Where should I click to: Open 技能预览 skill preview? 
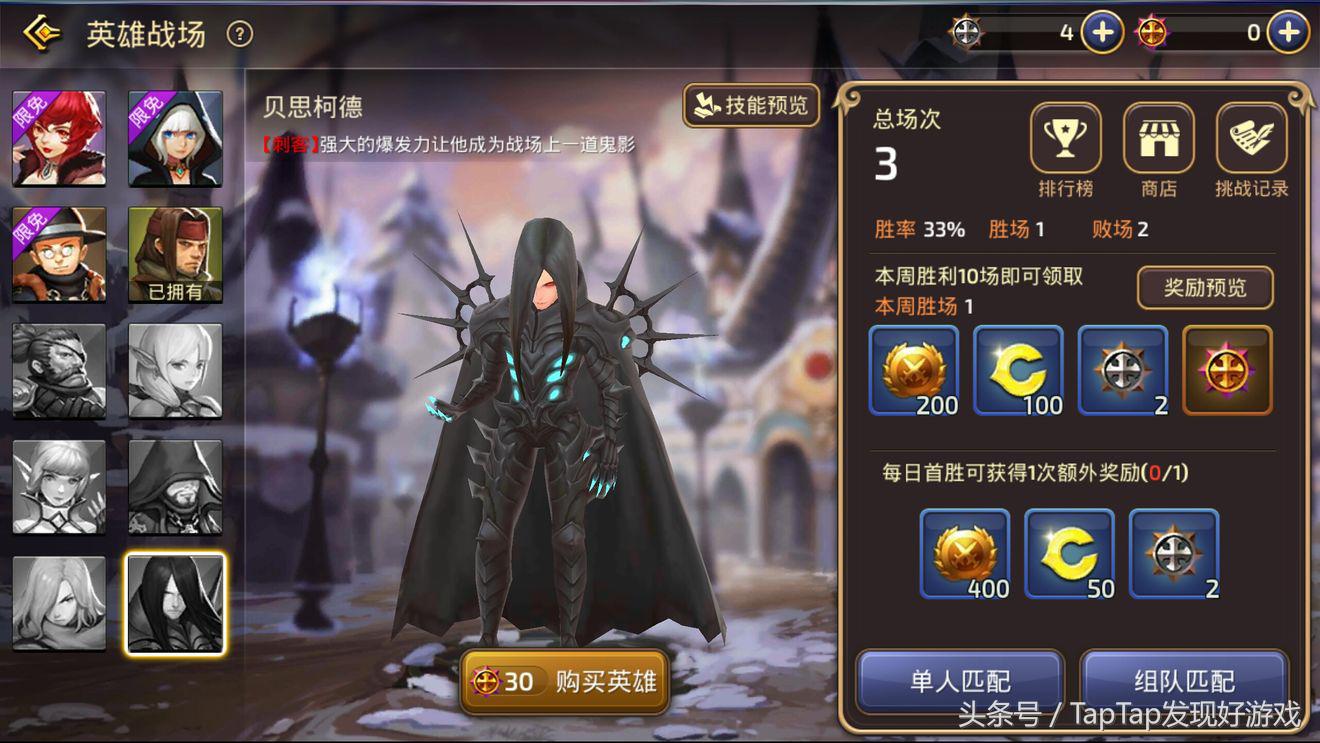point(751,105)
